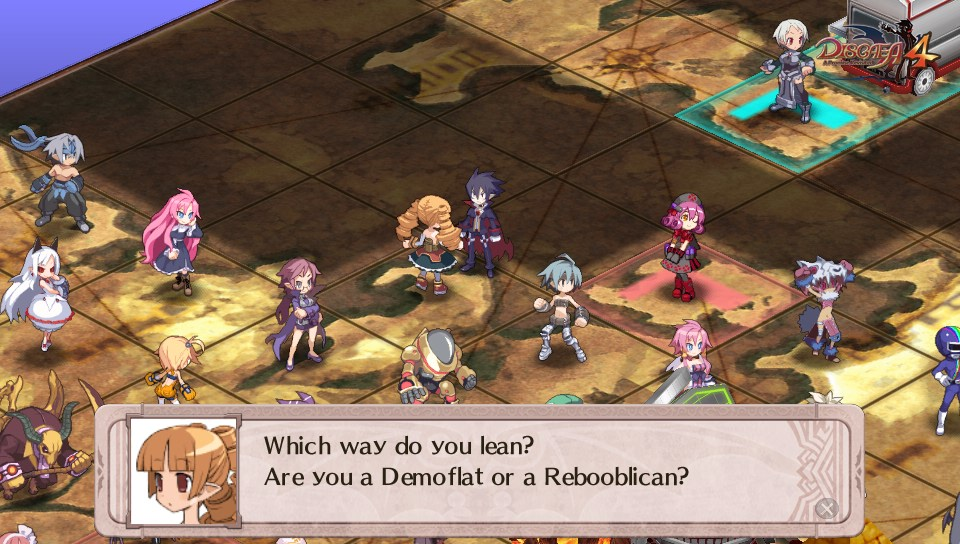Advance the Demoflat or Rebooblican dialogue box

point(826,508)
